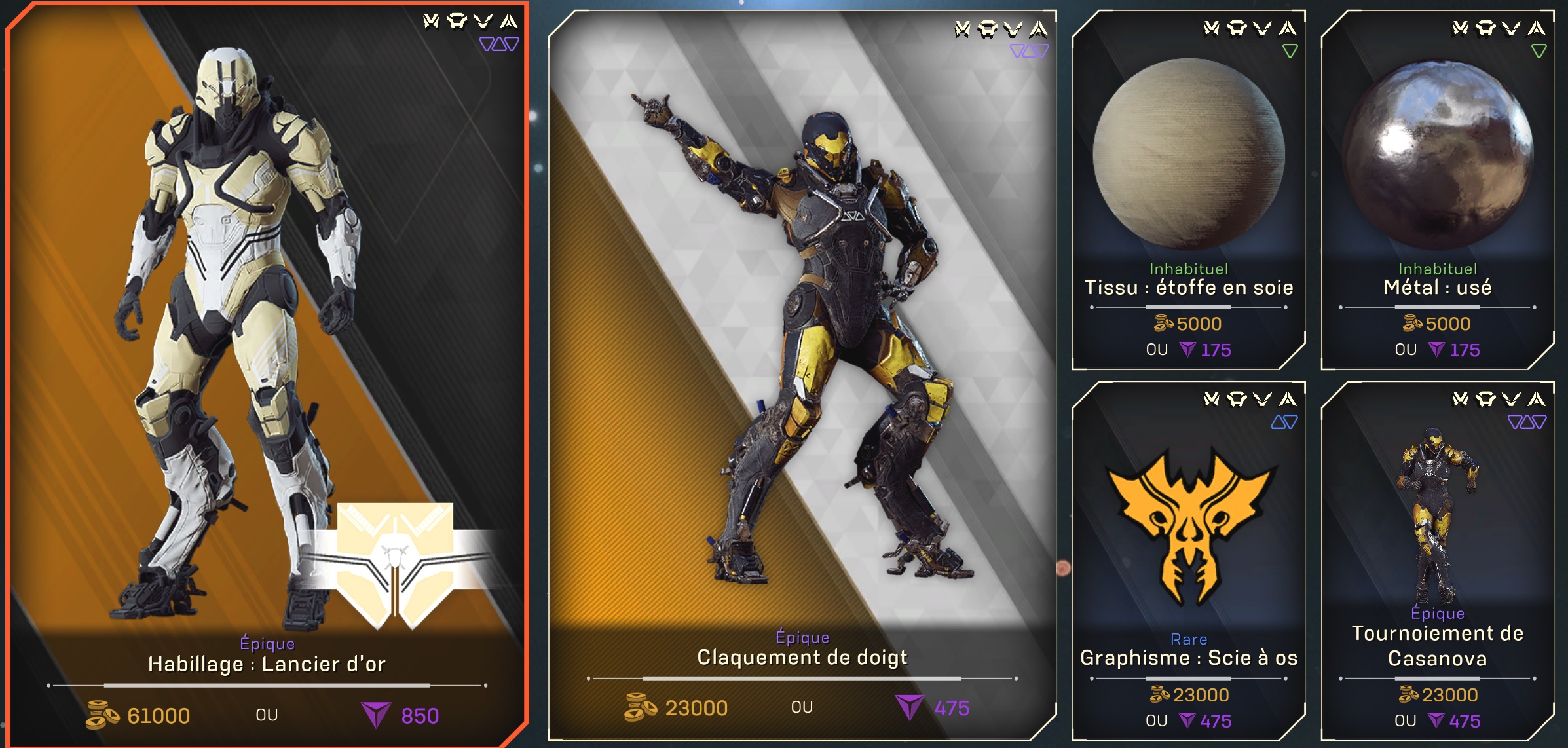The width and height of the screenshot is (1568, 748).
Task: Open the Tournoiement de Casanova emote card
Action: click(1437, 561)
